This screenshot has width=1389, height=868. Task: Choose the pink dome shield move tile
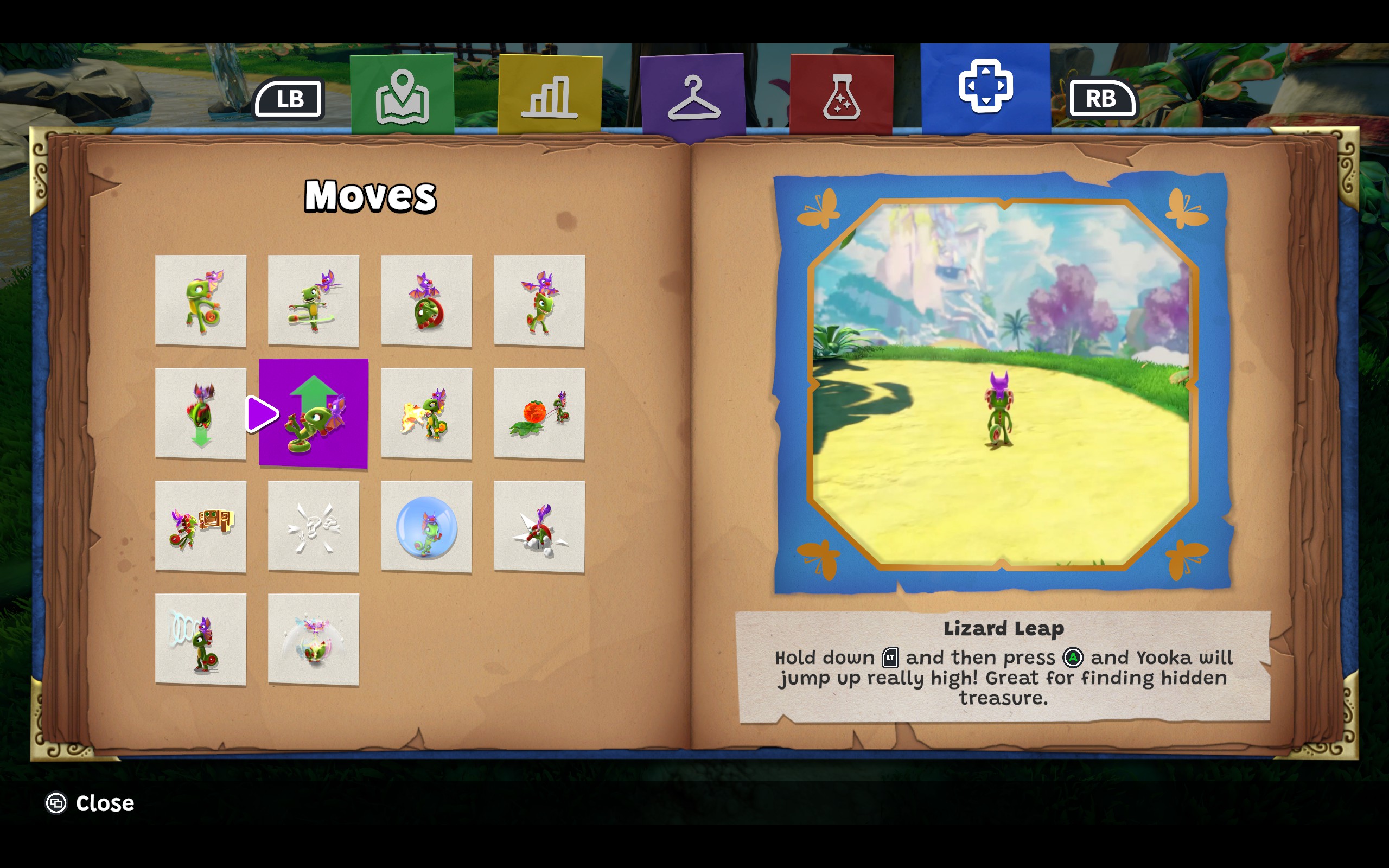[x=314, y=640]
